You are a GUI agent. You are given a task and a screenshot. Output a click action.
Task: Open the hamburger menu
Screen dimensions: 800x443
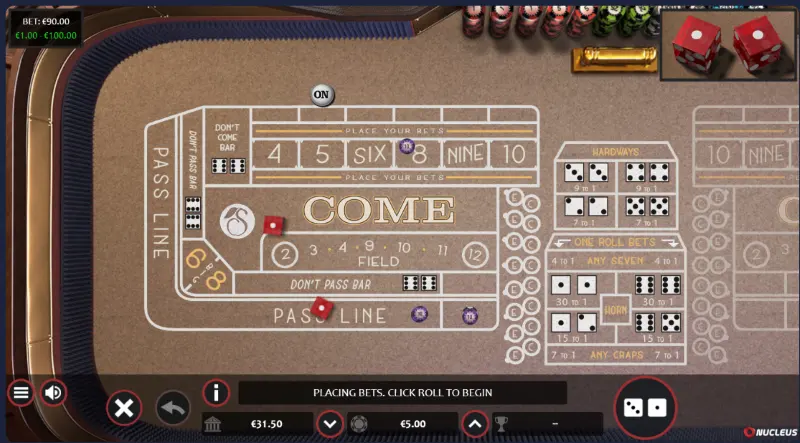point(20,392)
